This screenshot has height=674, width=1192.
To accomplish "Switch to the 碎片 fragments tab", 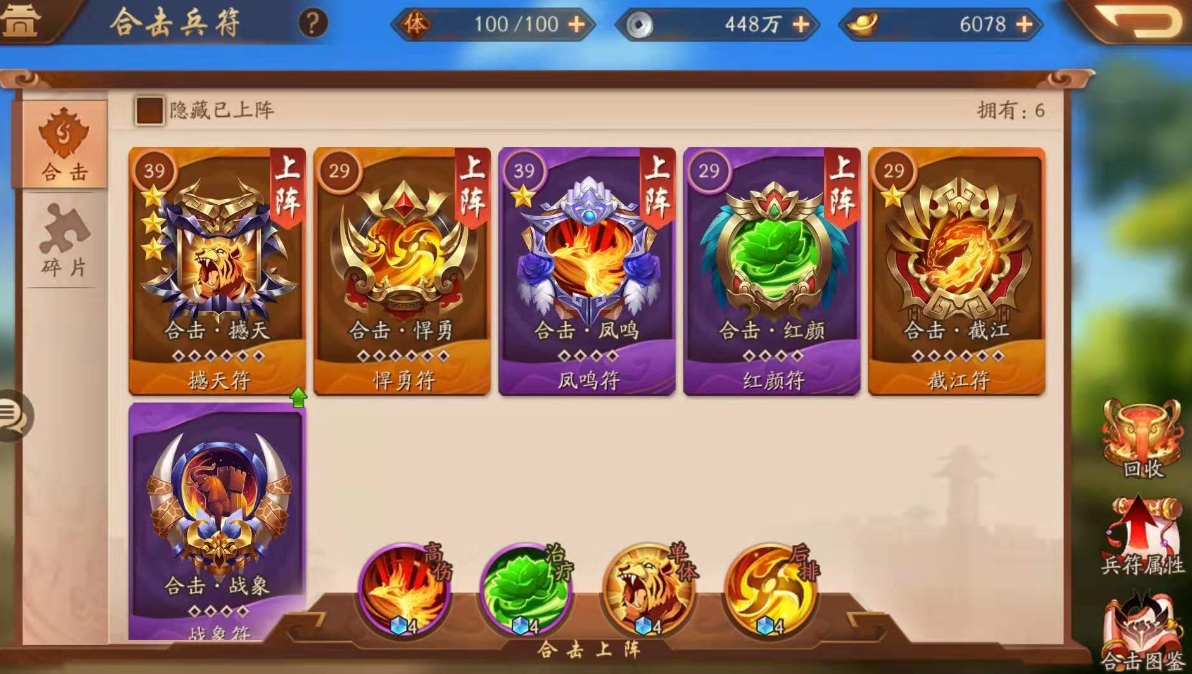I will click(x=65, y=240).
